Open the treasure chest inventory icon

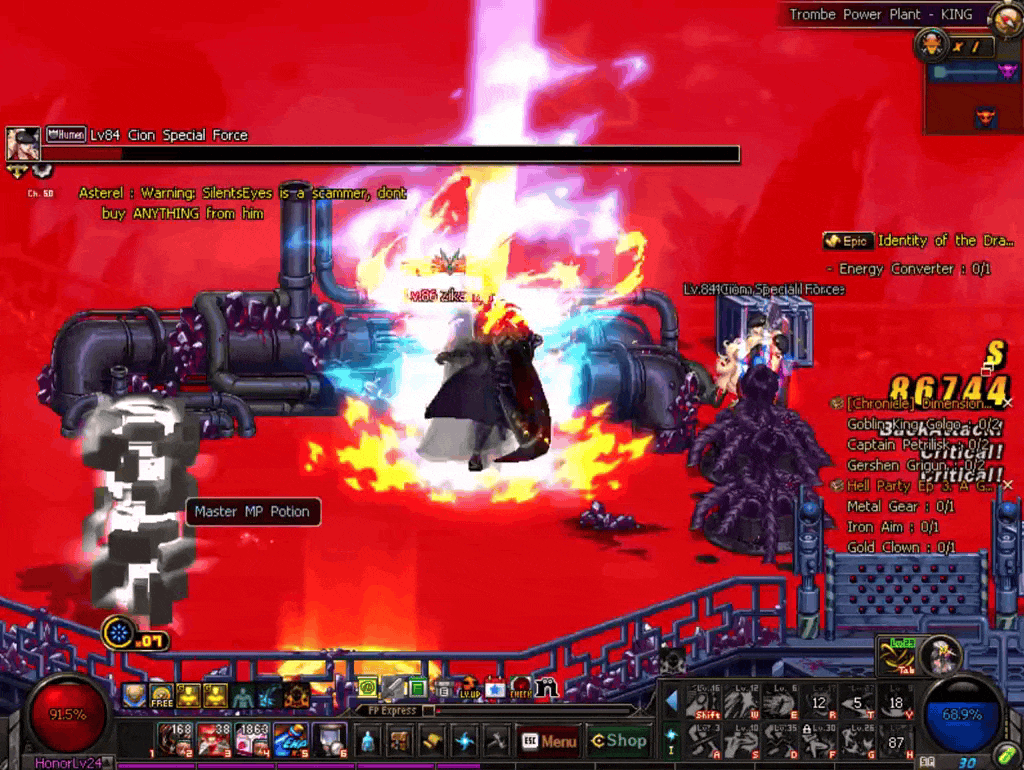point(399,742)
